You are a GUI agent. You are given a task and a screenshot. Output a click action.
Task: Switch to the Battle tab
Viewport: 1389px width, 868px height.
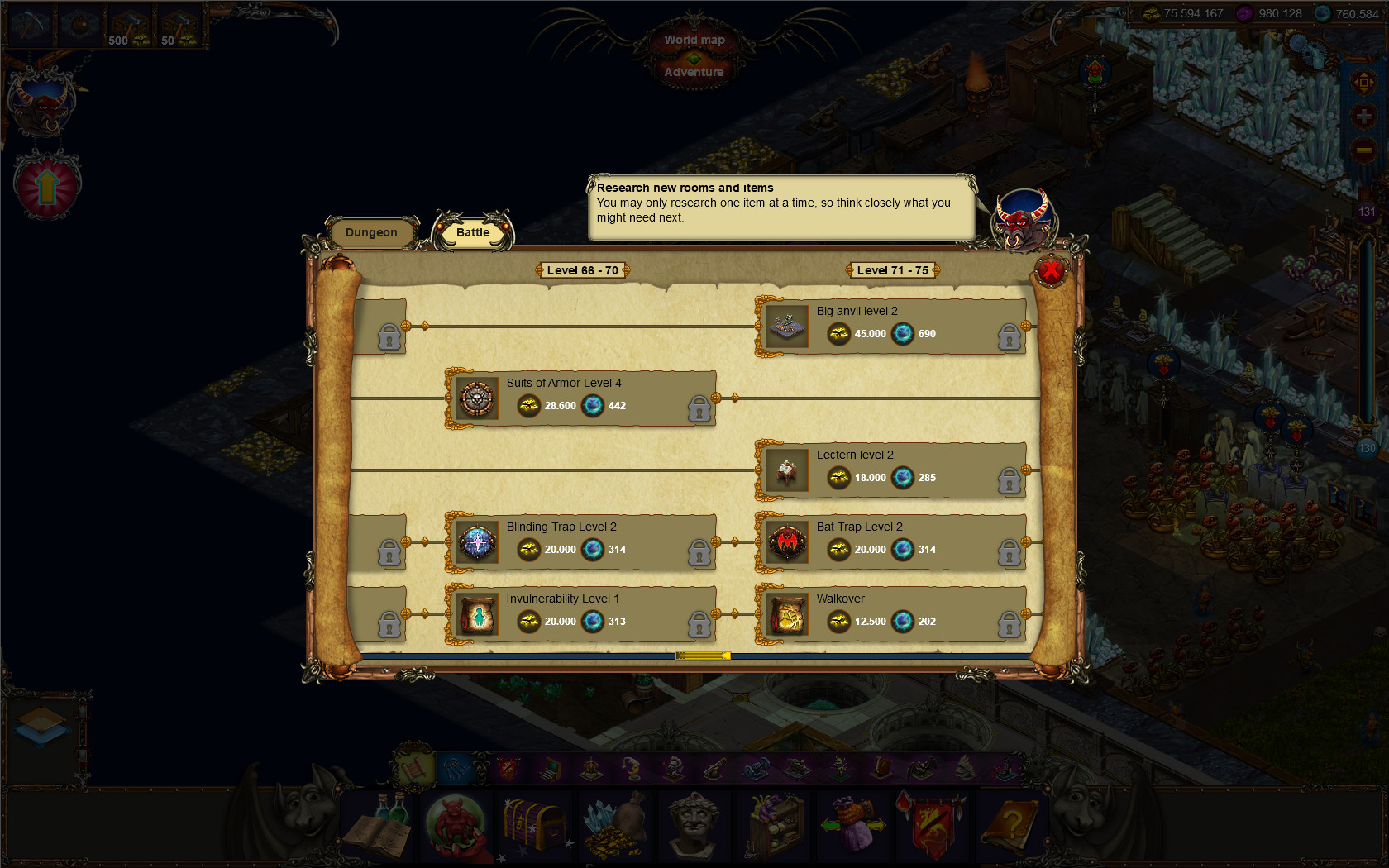point(472,232)
